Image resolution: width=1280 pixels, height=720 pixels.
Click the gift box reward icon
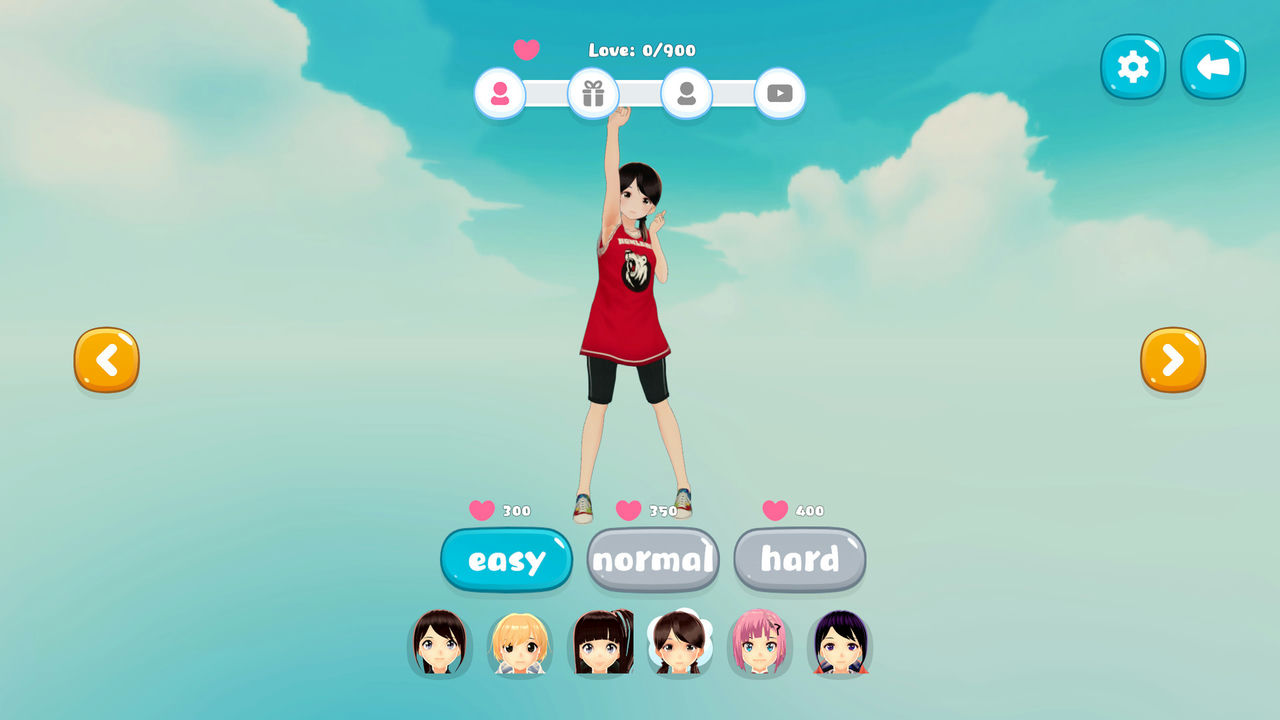pyautogui.click(x=593, y=94)
